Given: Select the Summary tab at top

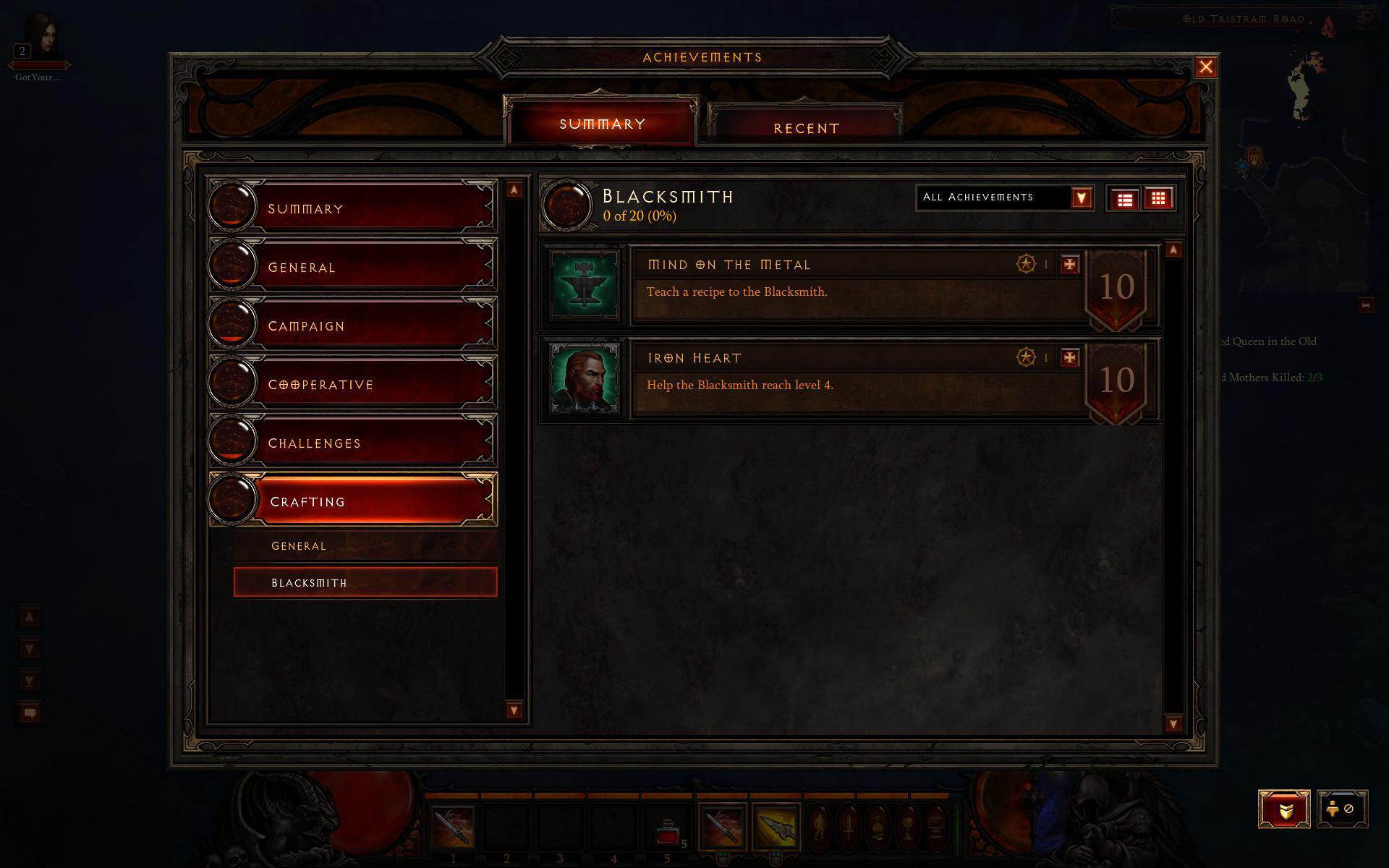Looking at the screenshot, I should (x=602, y=124).
